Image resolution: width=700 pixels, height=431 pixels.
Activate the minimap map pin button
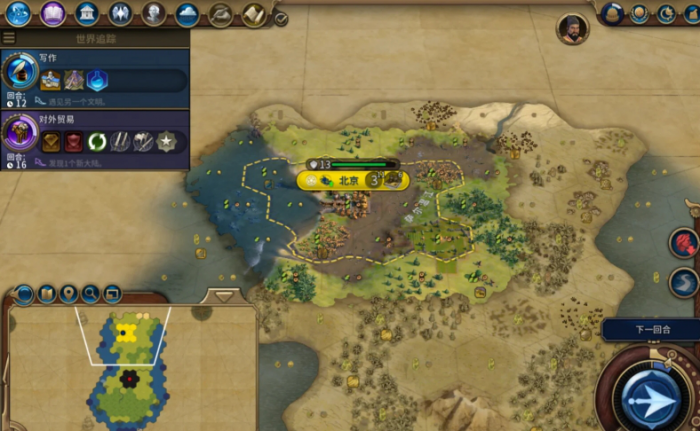69,294
